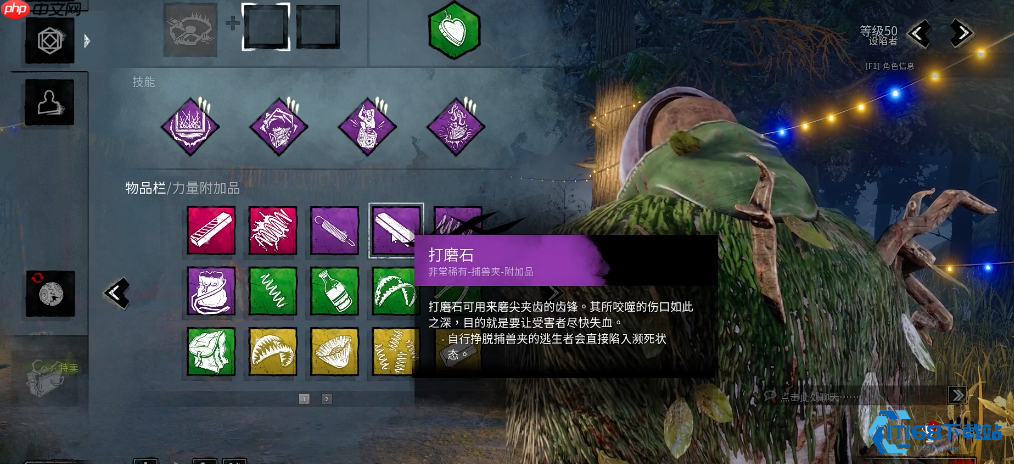Select the green bottle add-on
The image size is (1014, 464).
(x=334, y=291)
